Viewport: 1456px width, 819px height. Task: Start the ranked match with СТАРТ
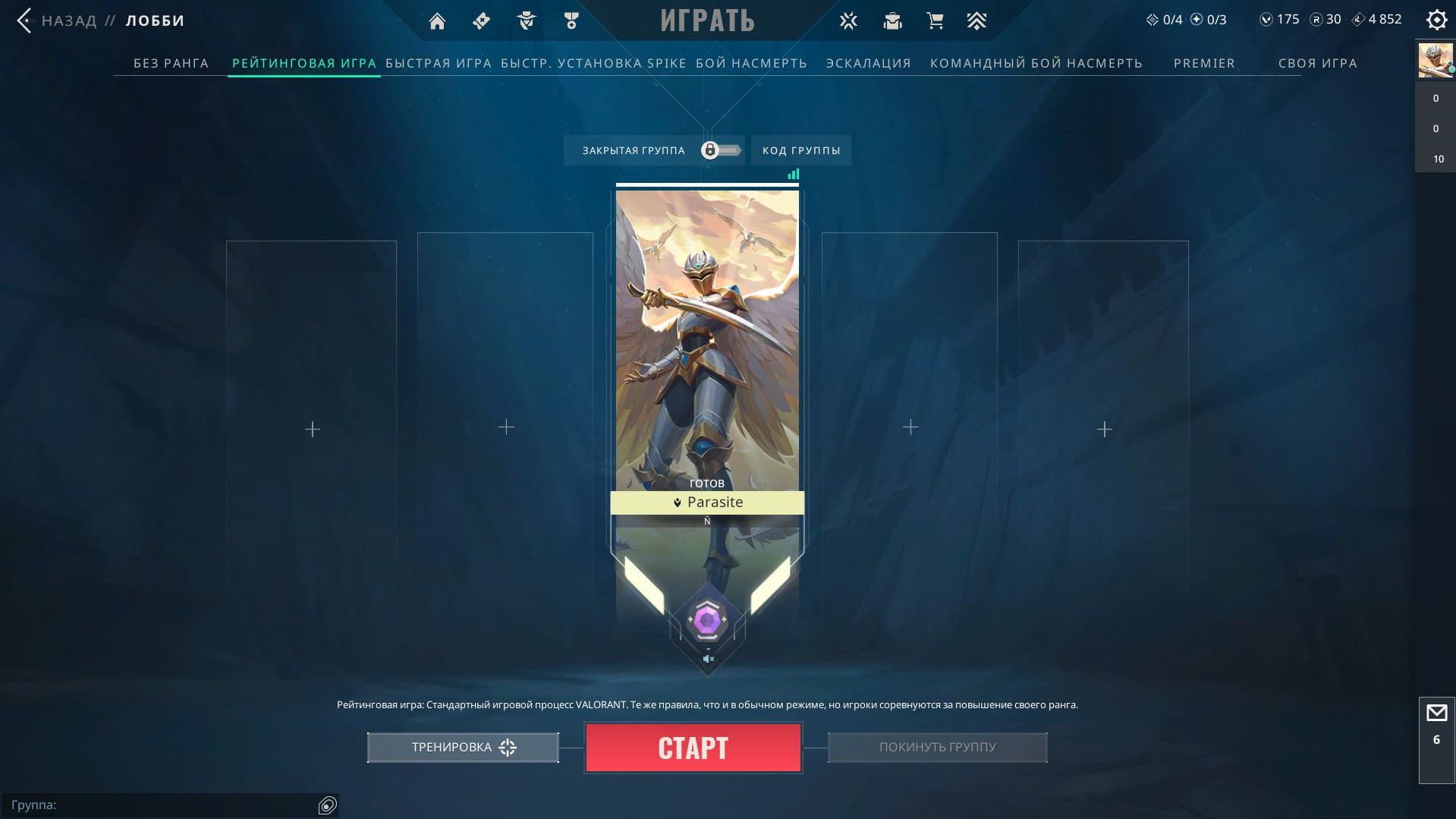click(693, 748)
